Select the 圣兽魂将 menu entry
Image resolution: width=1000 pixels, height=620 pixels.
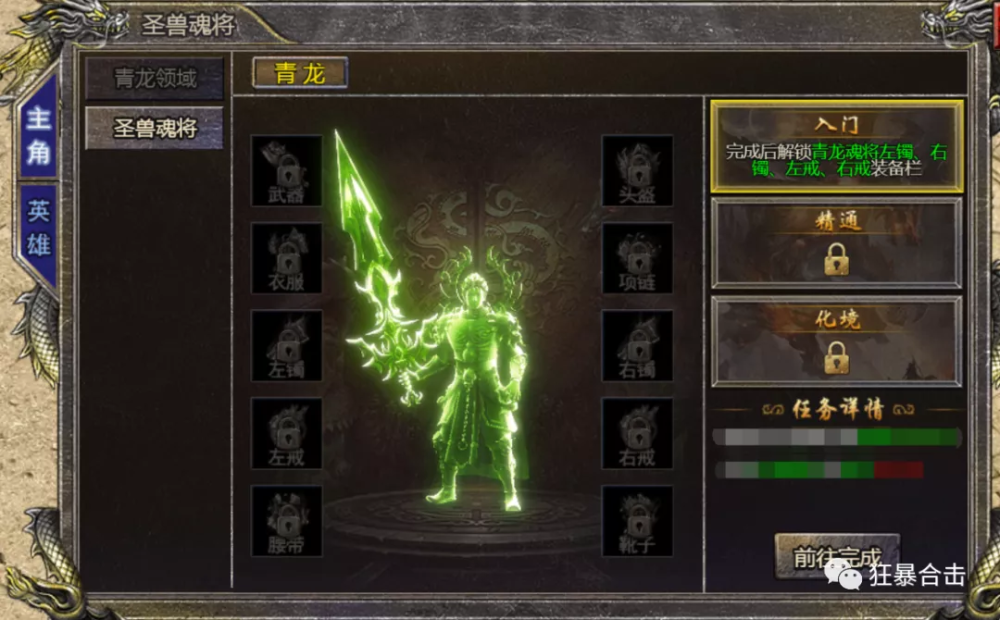(154, 128)
